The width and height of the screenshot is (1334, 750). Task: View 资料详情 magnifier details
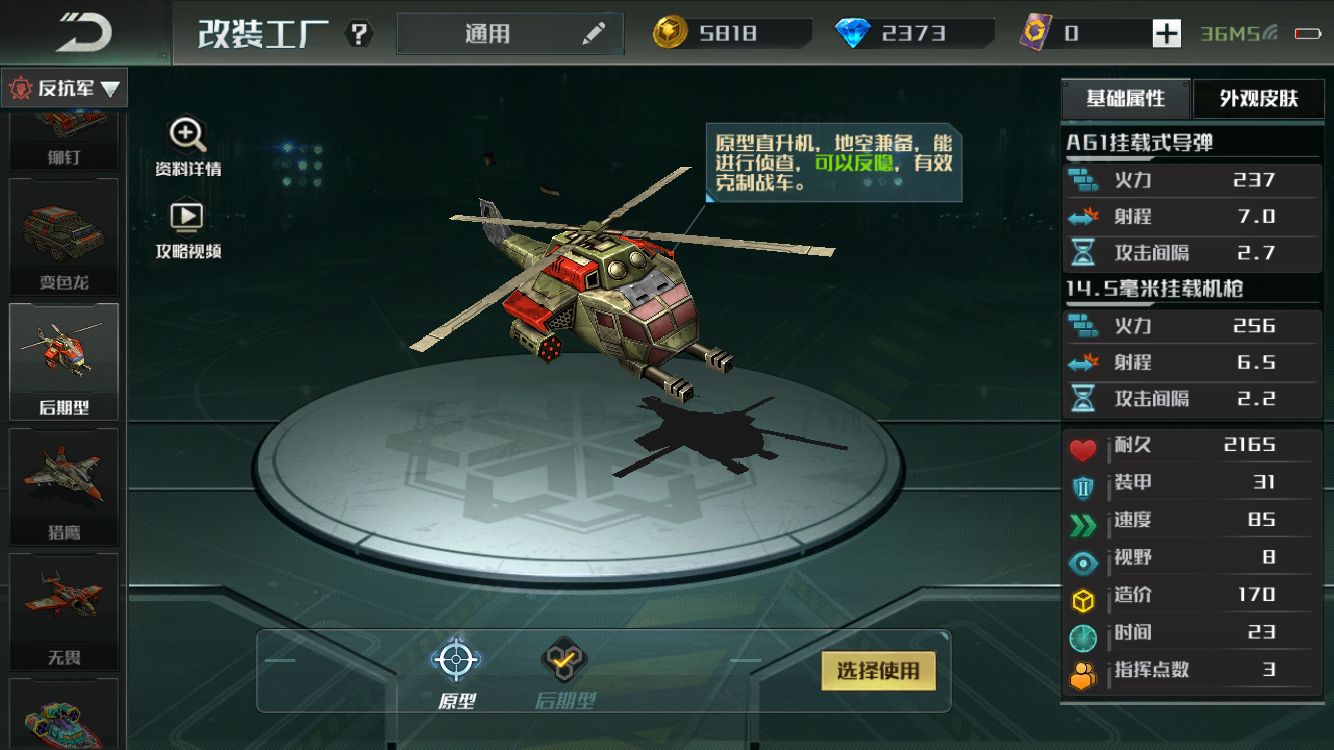(187, 147)
